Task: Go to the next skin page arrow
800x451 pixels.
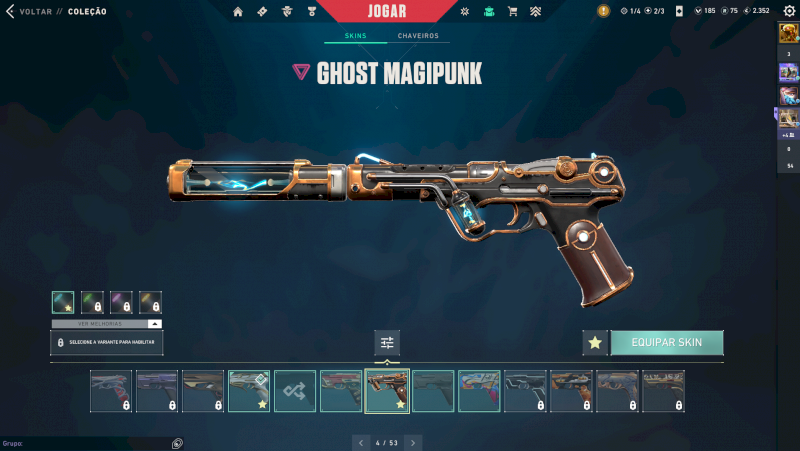Action: [413, 442]
